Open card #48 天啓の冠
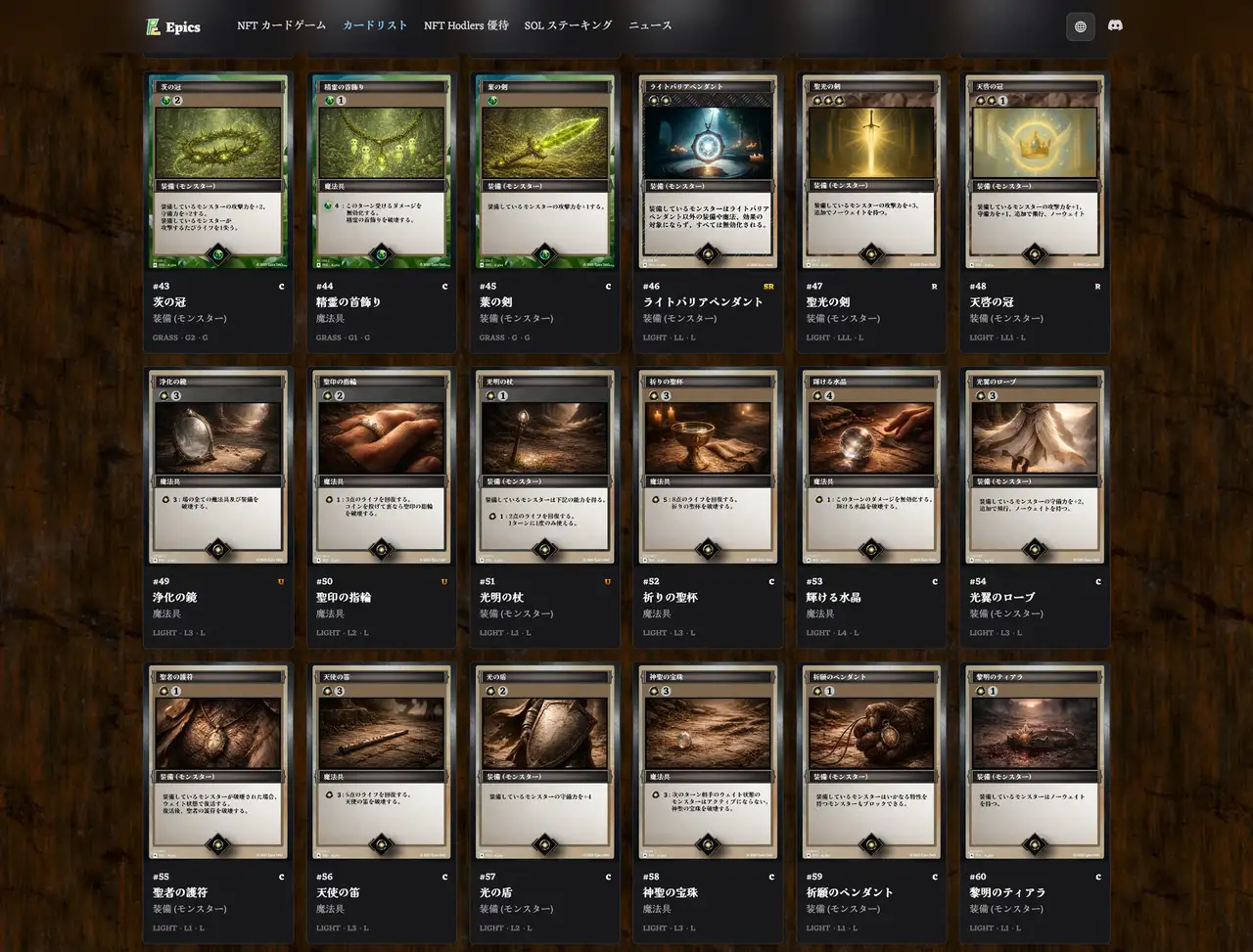Image resolution: width=1253 pixels, height=952 pixels. (1034, 172)
